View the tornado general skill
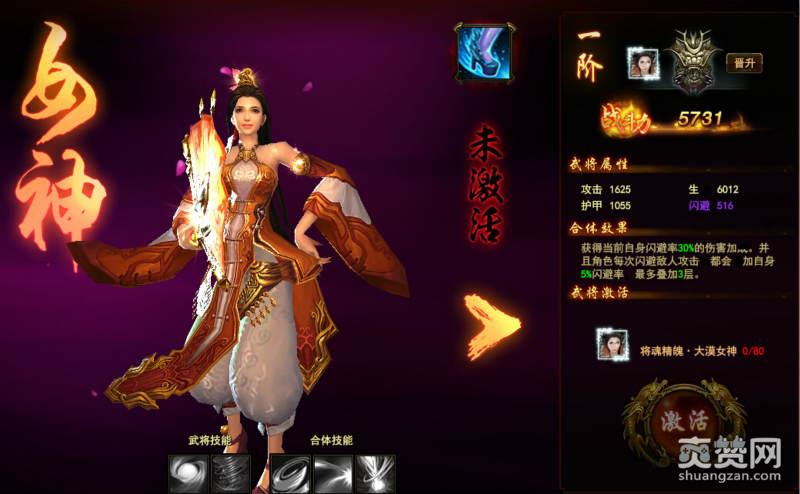Screen dimensions: 800x494 click(230, 472)
